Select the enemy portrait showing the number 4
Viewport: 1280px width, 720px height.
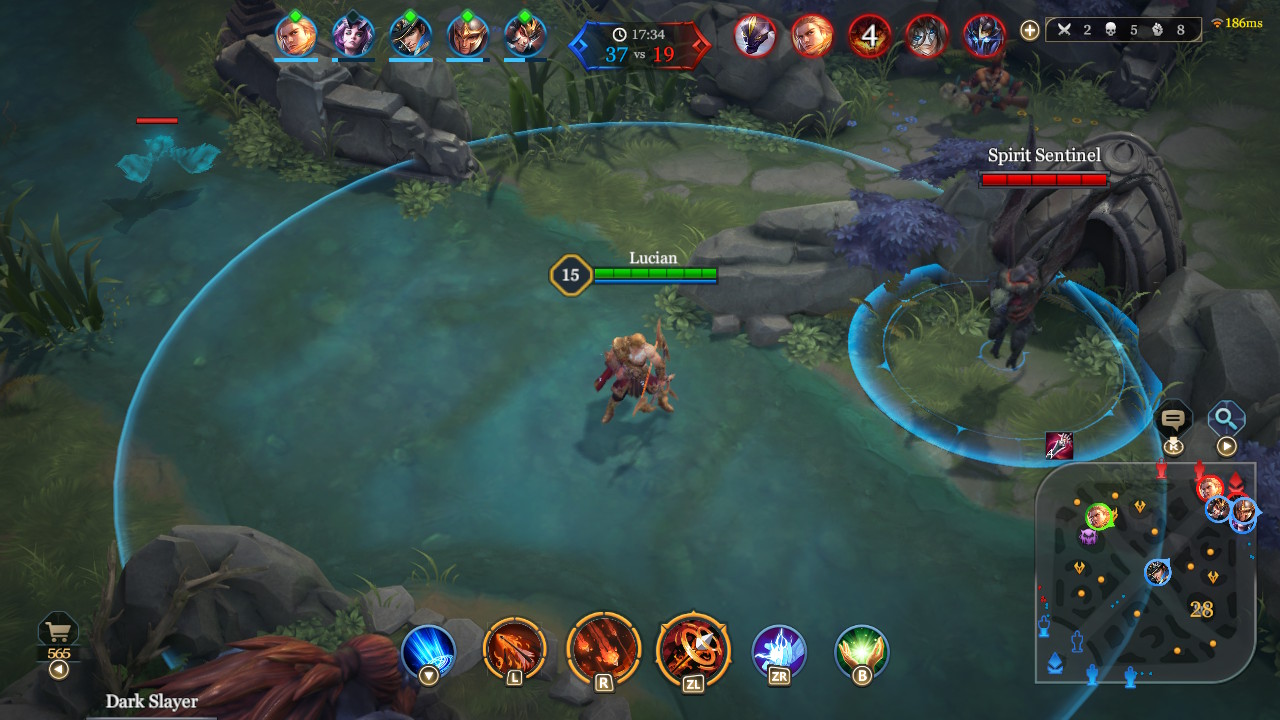pos(869,37)
